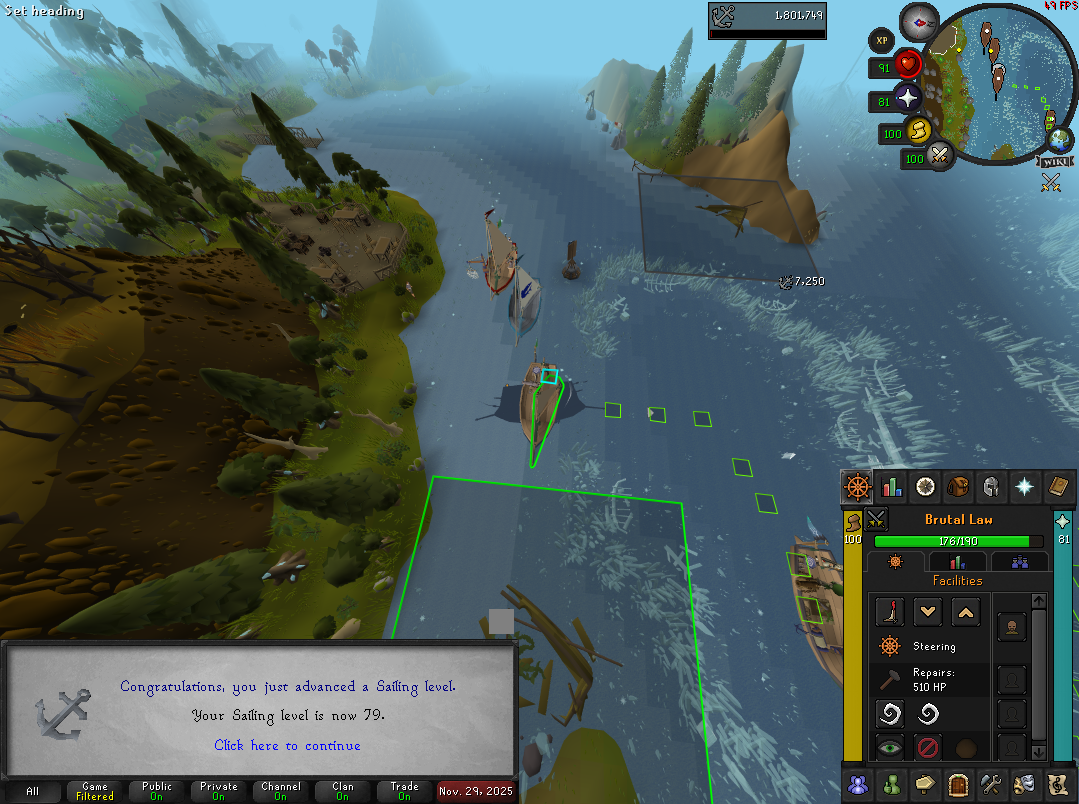Open the Prayer star tab
This screenshot has height=804, width=1079.
click(1024, 487)
